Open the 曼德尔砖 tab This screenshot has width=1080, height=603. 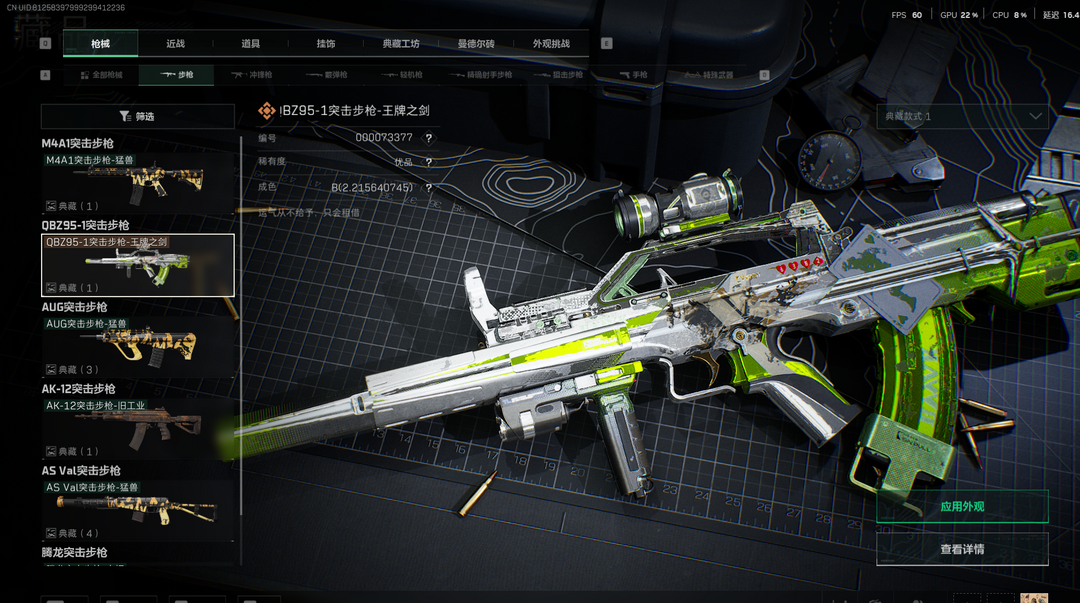[x=476, y=44]
